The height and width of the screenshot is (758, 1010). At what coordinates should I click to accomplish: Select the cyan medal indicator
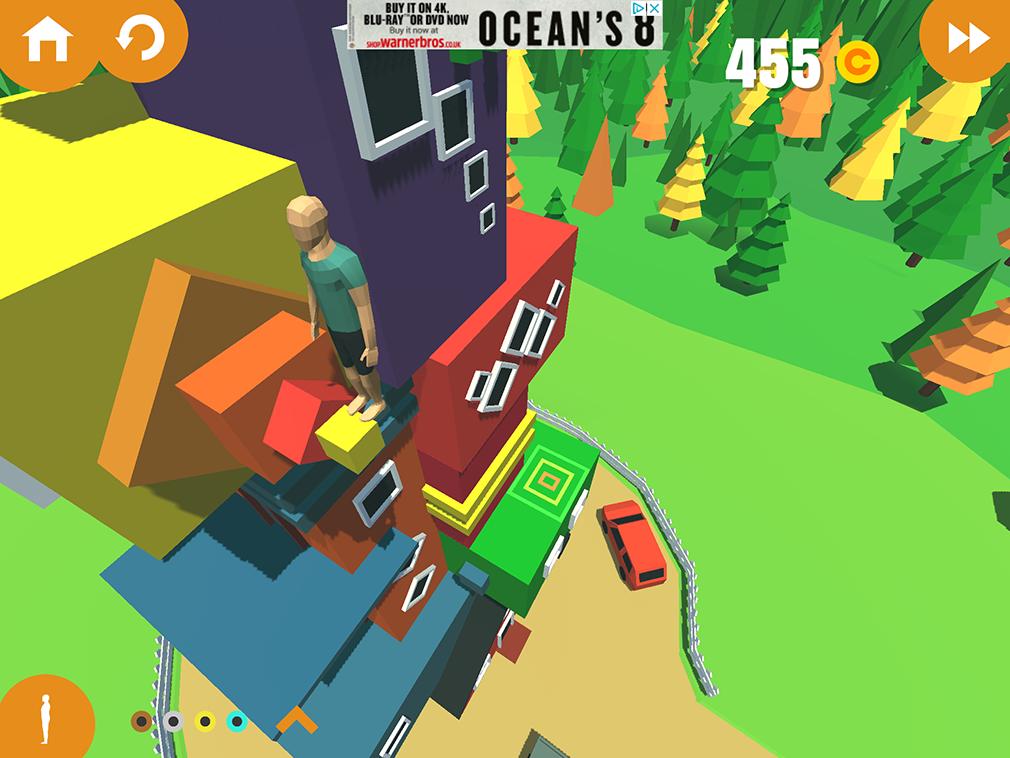(x=237, y=721)
